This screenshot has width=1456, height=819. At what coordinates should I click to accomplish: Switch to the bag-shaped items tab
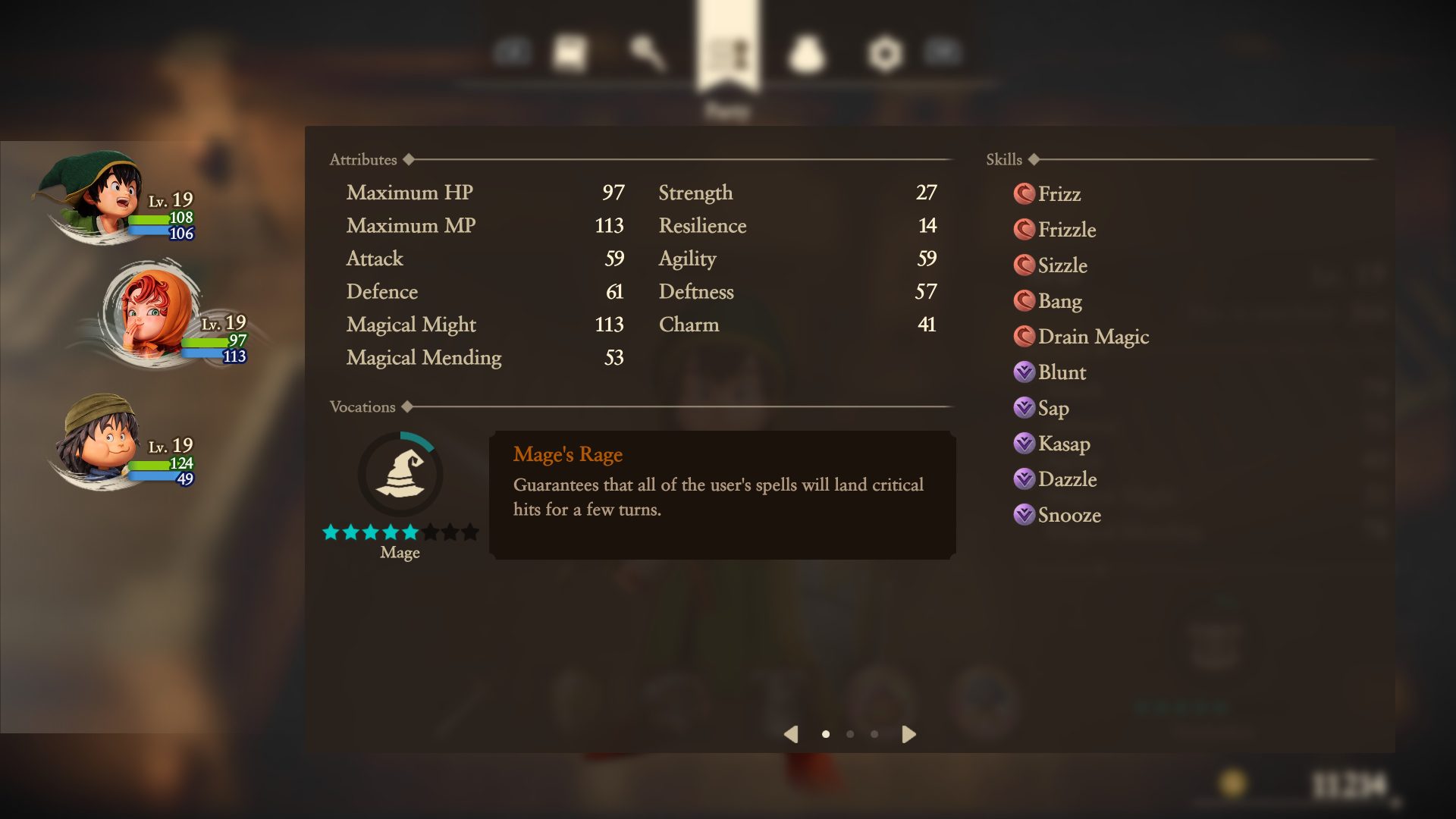click(806, 54)
